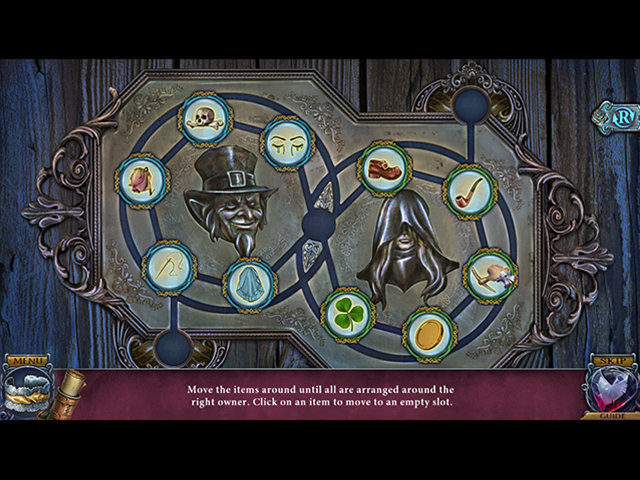
Task: Click the smoking pipe token
Action: coord(469,191)
